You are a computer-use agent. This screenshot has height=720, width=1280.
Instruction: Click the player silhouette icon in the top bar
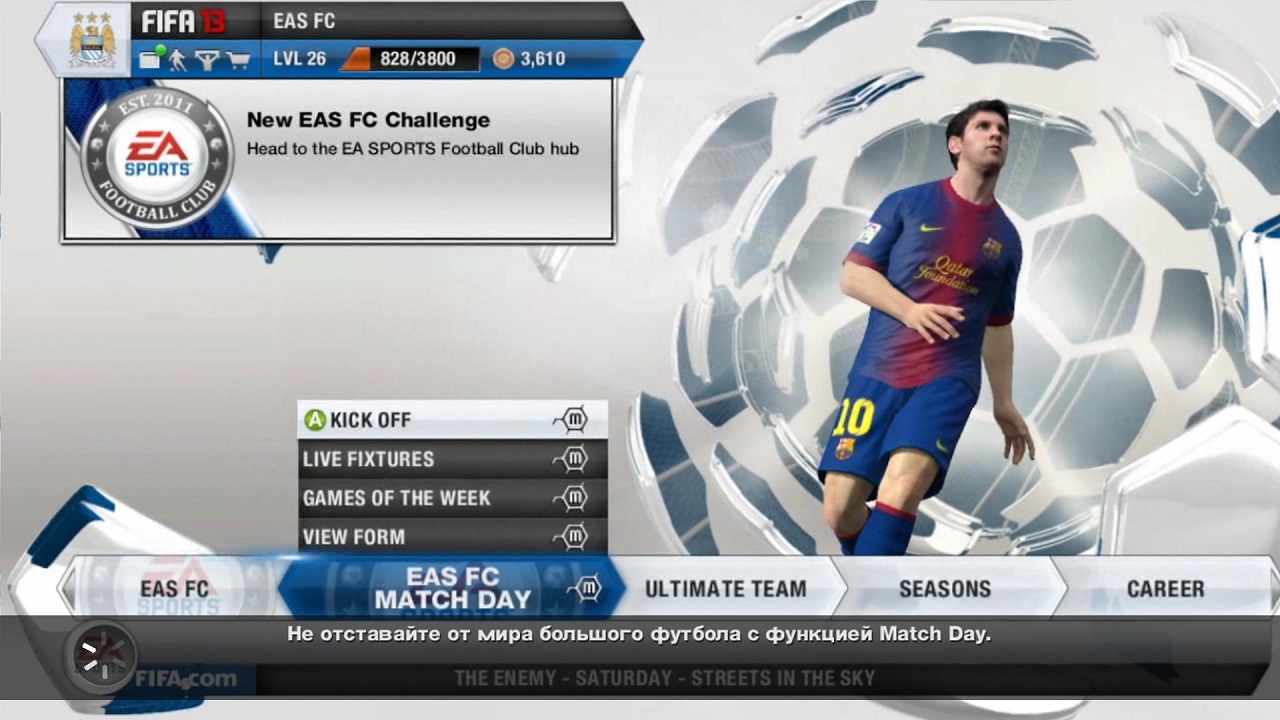coord(178,60)
